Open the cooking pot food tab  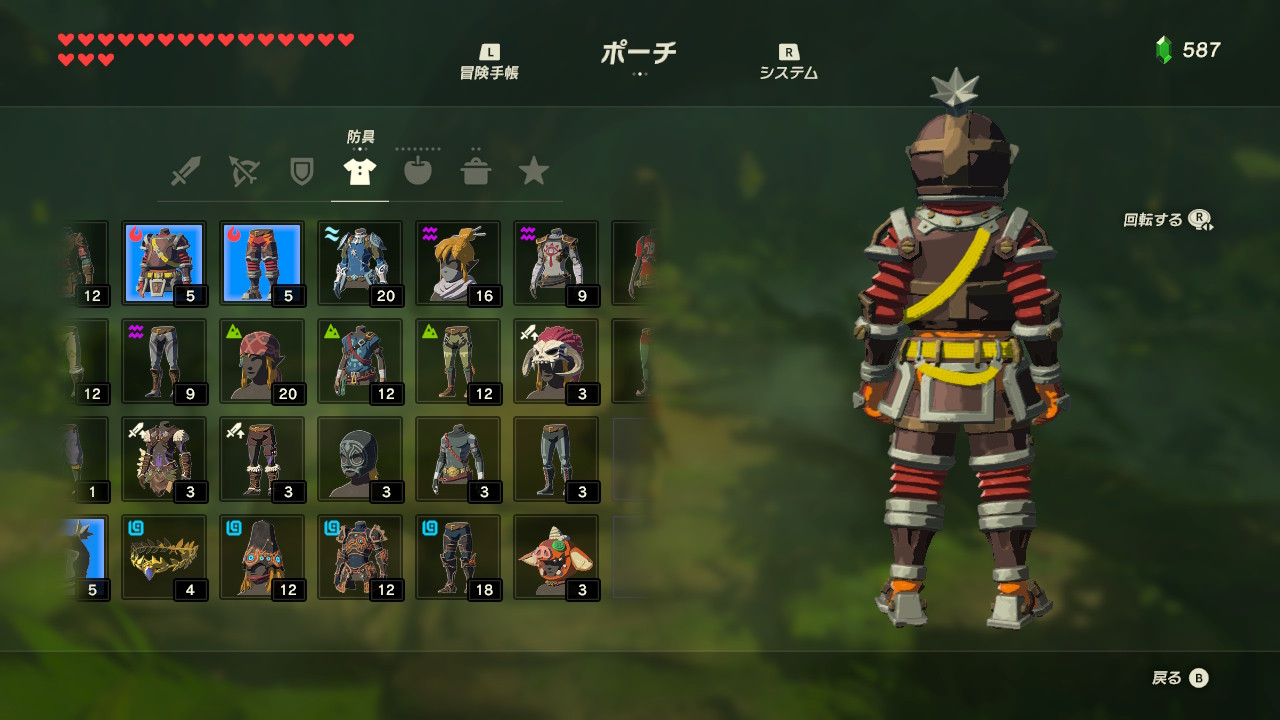(476, 172)
